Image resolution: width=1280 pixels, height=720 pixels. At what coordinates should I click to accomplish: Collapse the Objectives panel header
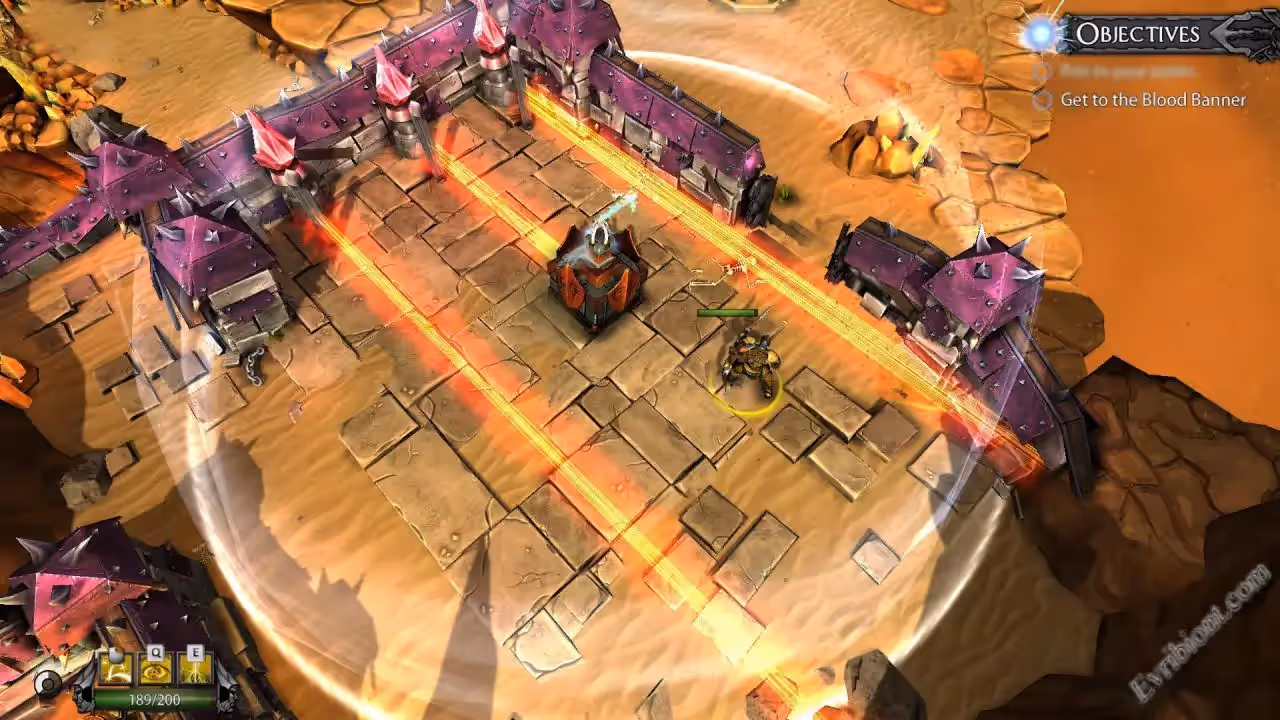click(1137, 34)
